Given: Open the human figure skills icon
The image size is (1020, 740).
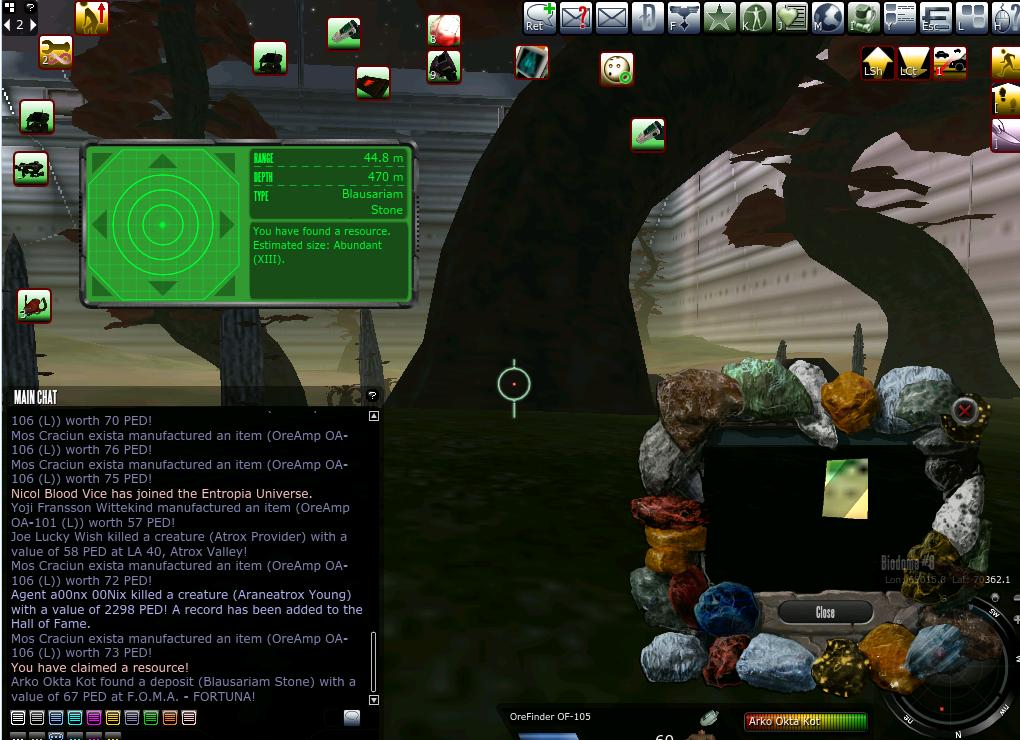Looking at the screenshot, I should tap(755, 17).
